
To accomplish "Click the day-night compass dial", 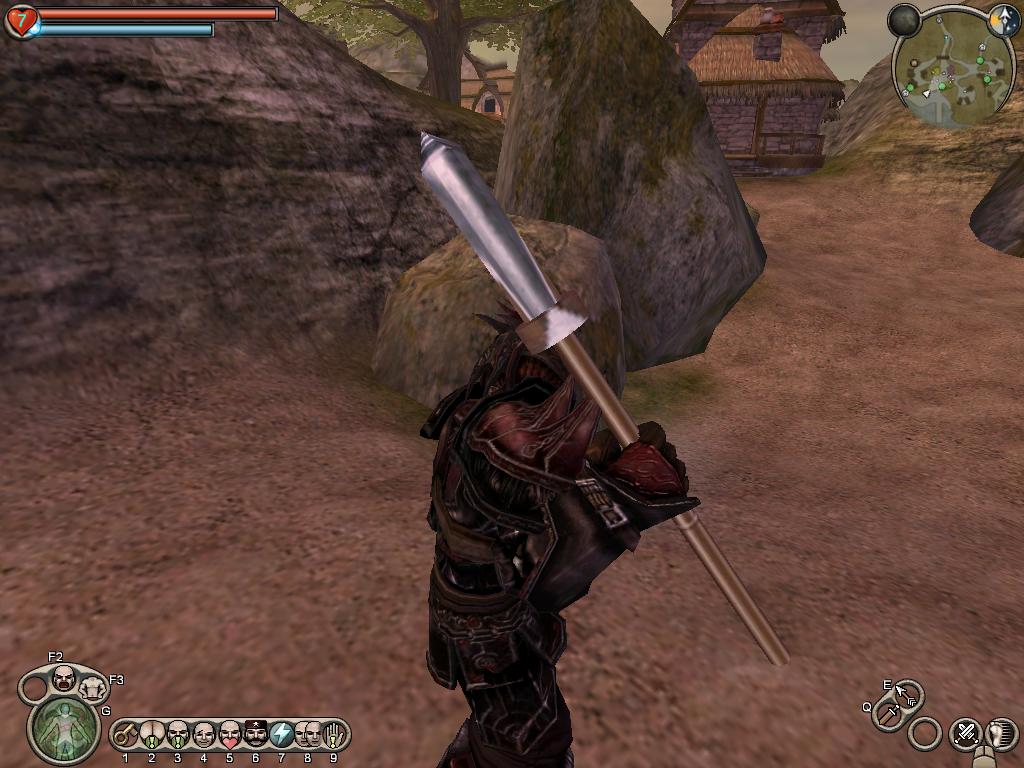I will [1003, 21].
